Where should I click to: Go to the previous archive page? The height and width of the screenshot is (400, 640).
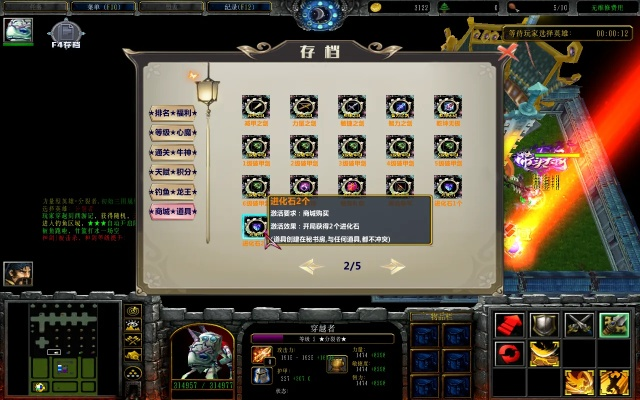pyautogui.click(x=312, y=266)
